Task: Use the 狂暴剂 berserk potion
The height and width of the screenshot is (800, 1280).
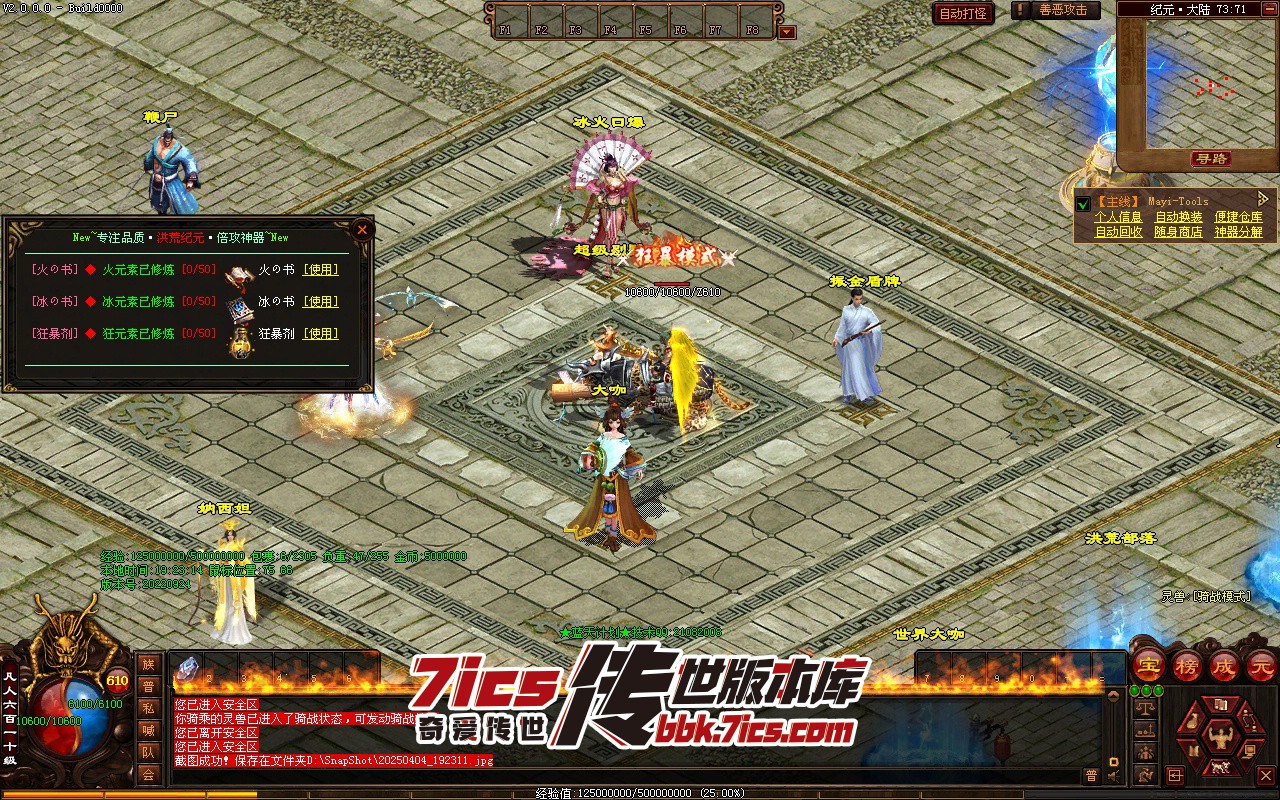Action: pyautogui.click(x=321, y=333)
